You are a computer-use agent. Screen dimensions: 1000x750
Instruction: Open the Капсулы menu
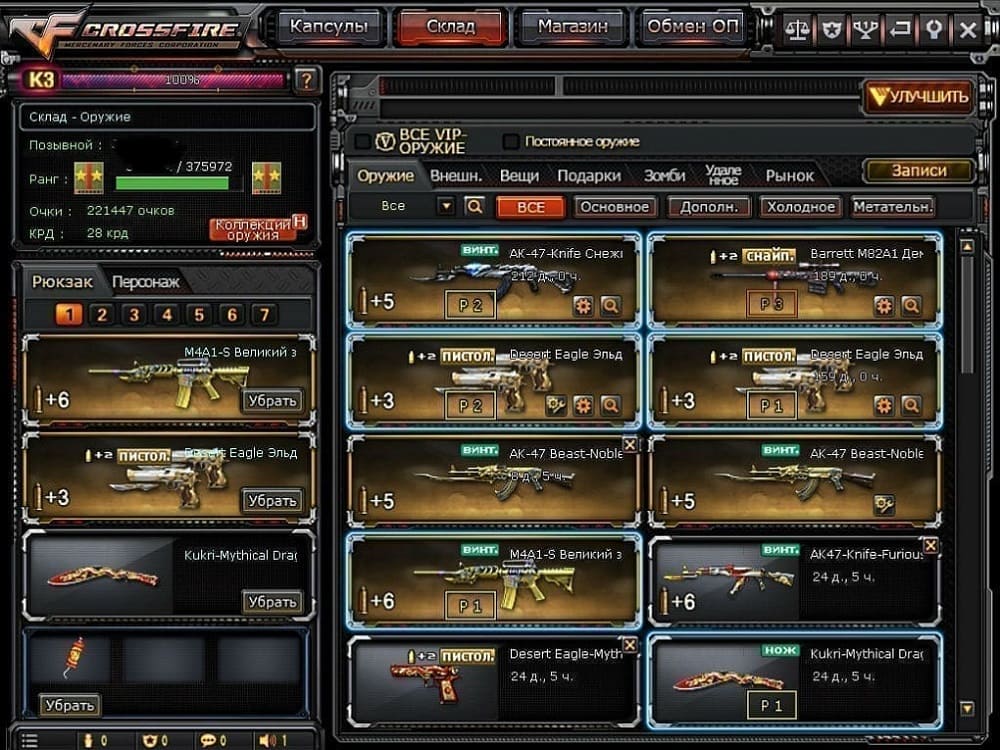(x=329, y=27)
